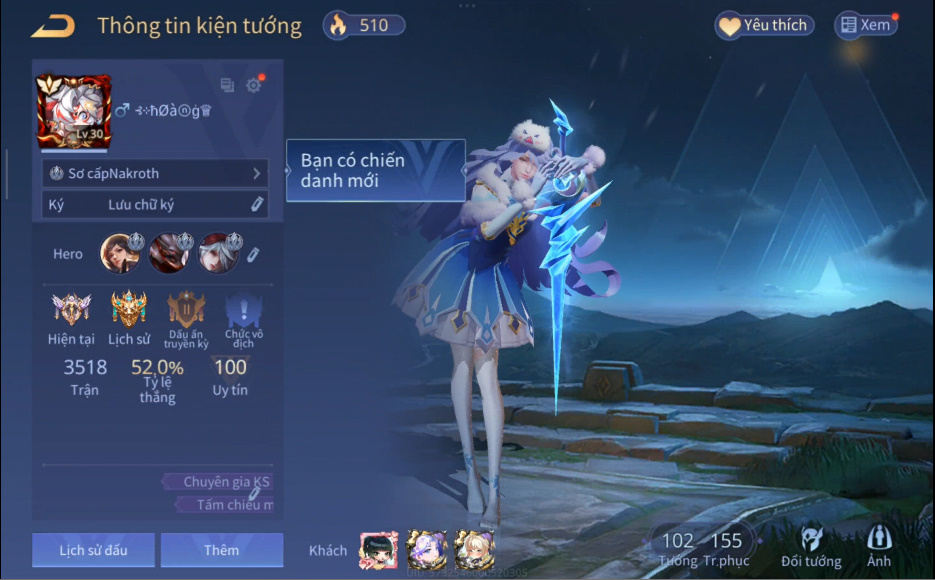Open the Lịch sử đấu match history
The image size is (935, 580).
point(93,550)
